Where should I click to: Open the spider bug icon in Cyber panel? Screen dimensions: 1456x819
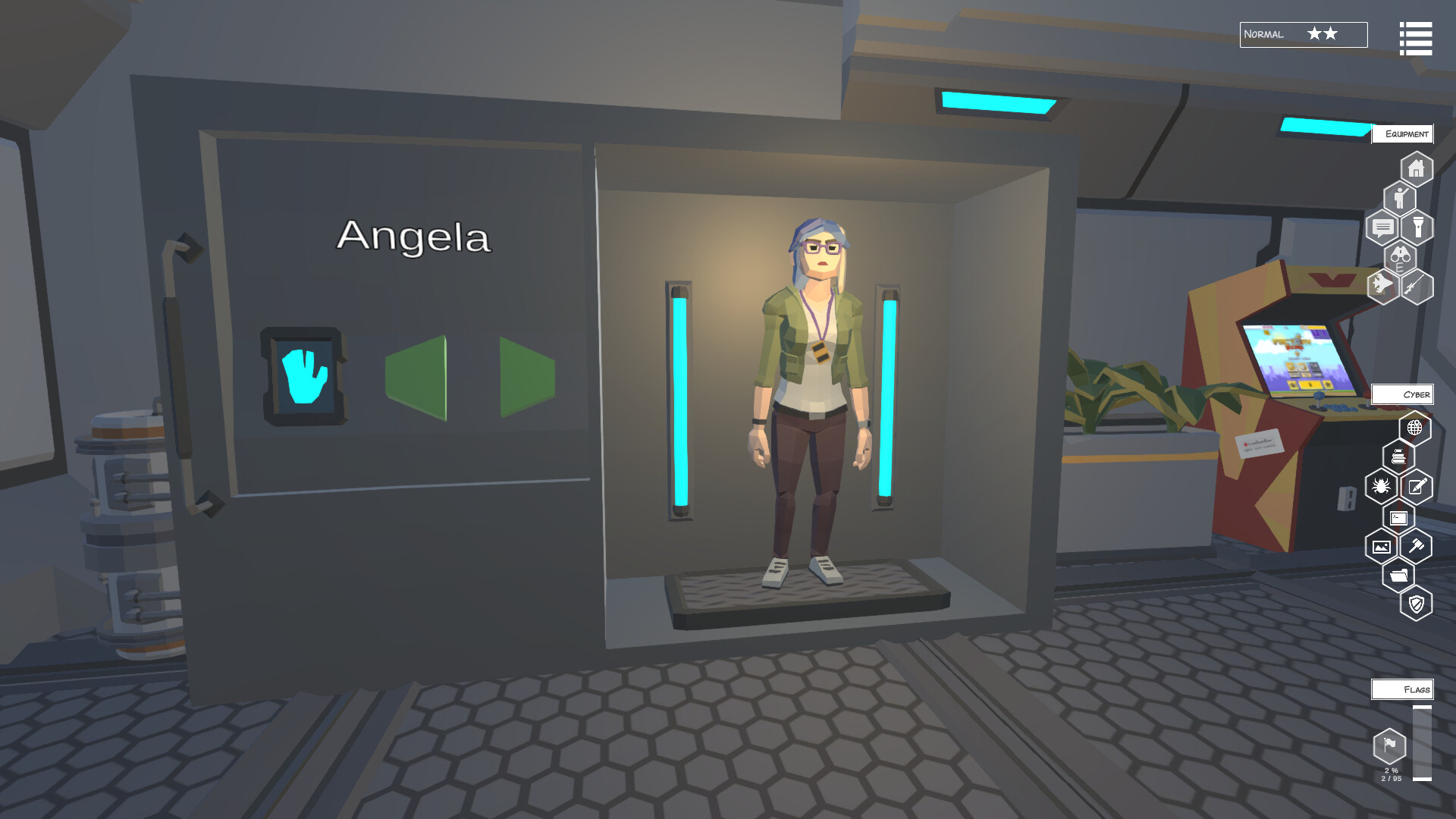1381,485
